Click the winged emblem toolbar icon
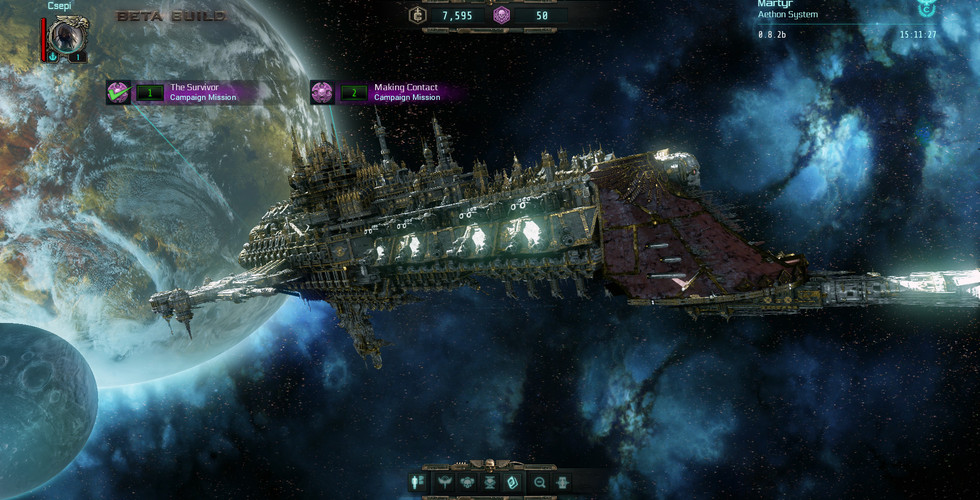The height and width of the screenshot is (500, 980). (444, 482)
